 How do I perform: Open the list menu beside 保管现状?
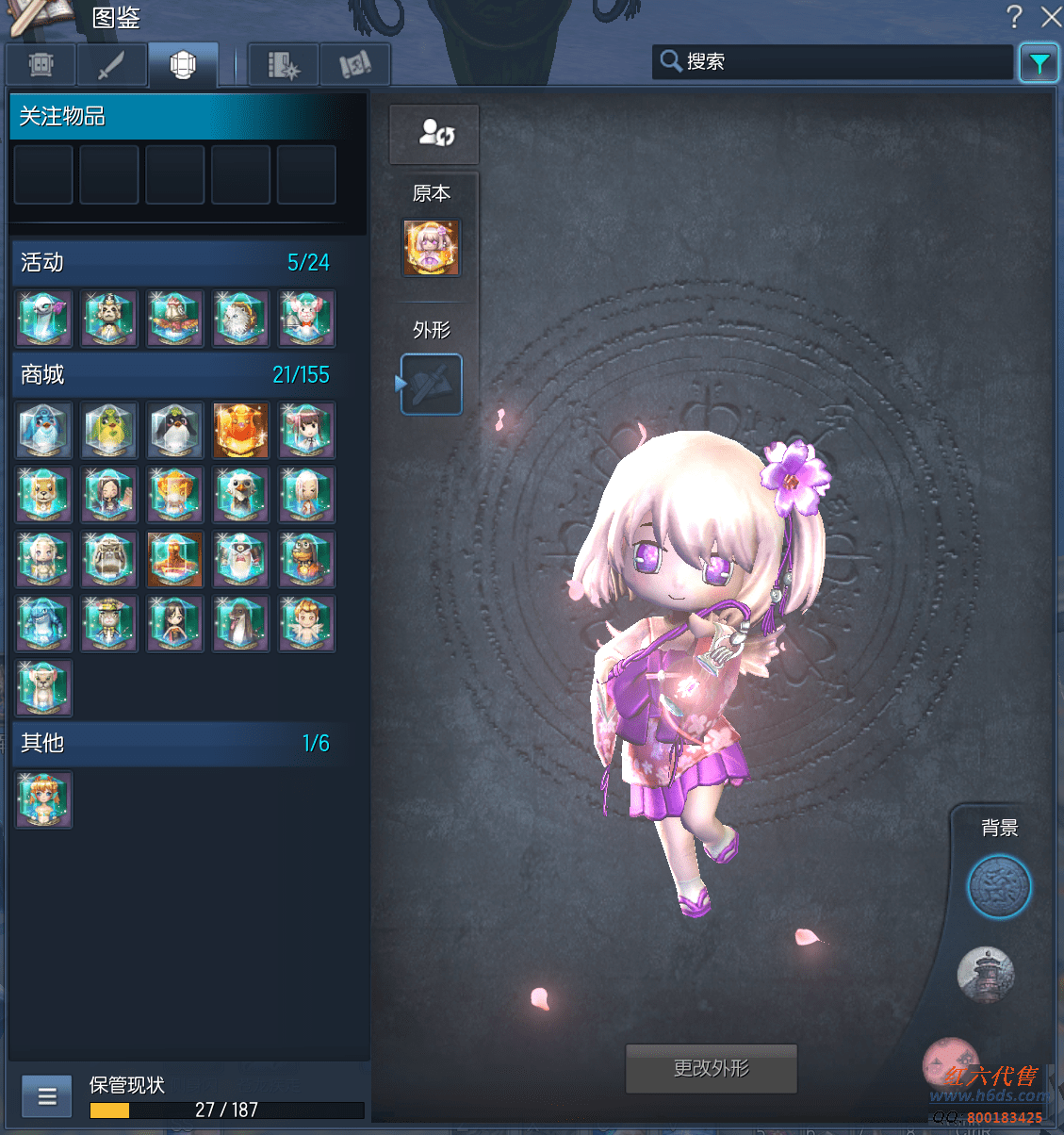[x=47, y=1097]
